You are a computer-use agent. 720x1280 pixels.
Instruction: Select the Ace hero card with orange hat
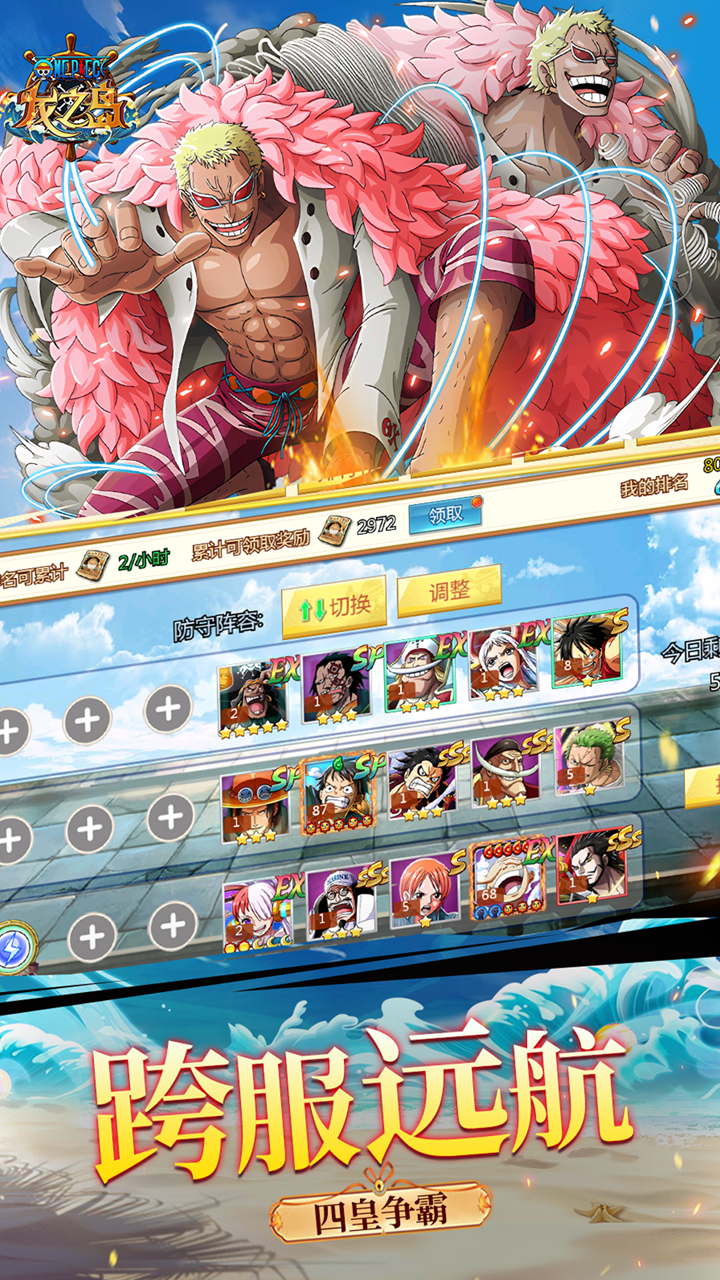(255, 804)
